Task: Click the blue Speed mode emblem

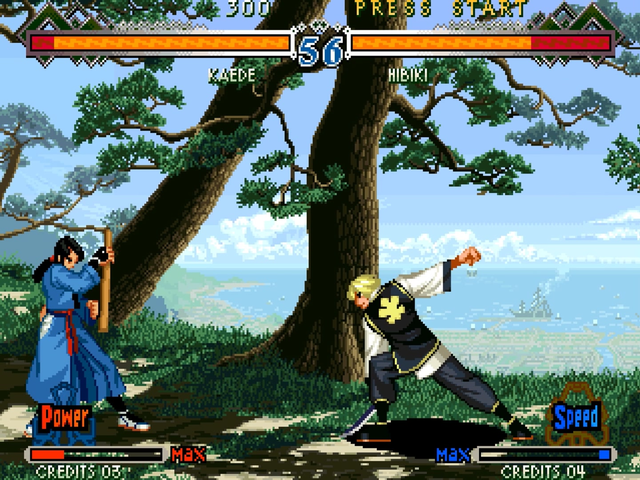Action: click(576, 416)
